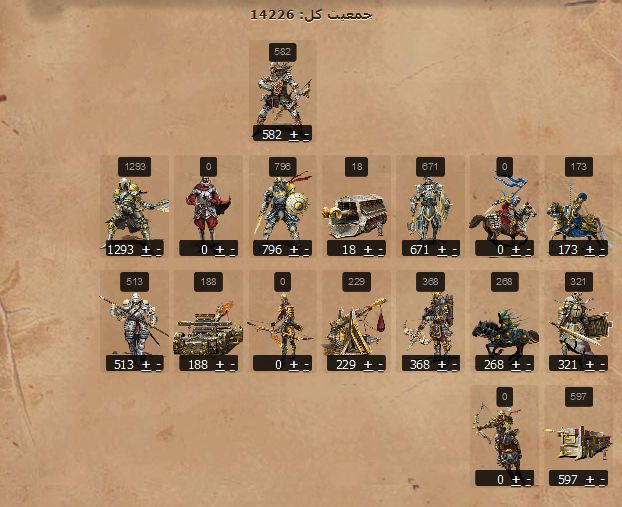Add one to the 173 lancer cavalry
This screenshot has height=507, width=622.
(589, 249)
